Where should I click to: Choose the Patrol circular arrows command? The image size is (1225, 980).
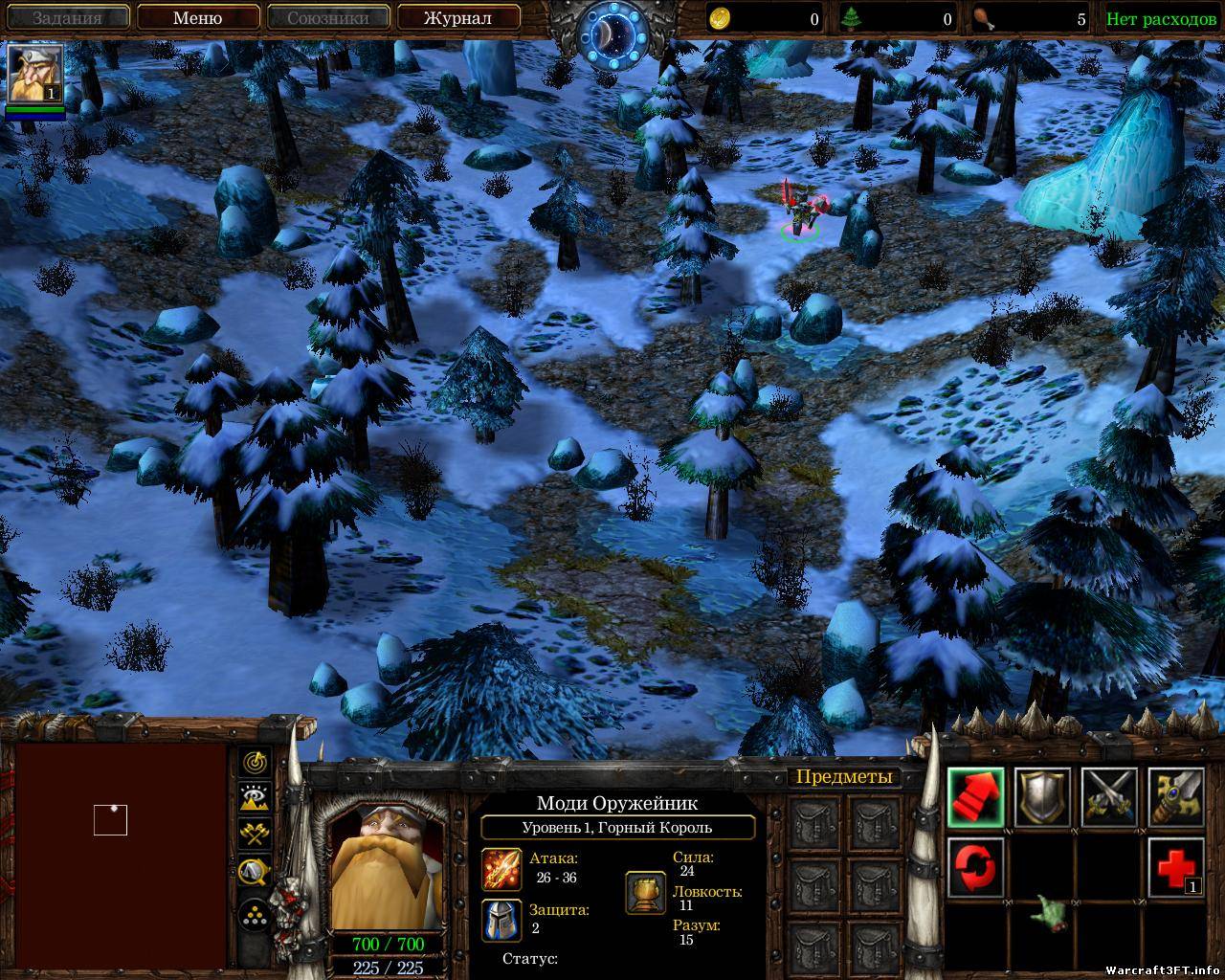[975, 867]
